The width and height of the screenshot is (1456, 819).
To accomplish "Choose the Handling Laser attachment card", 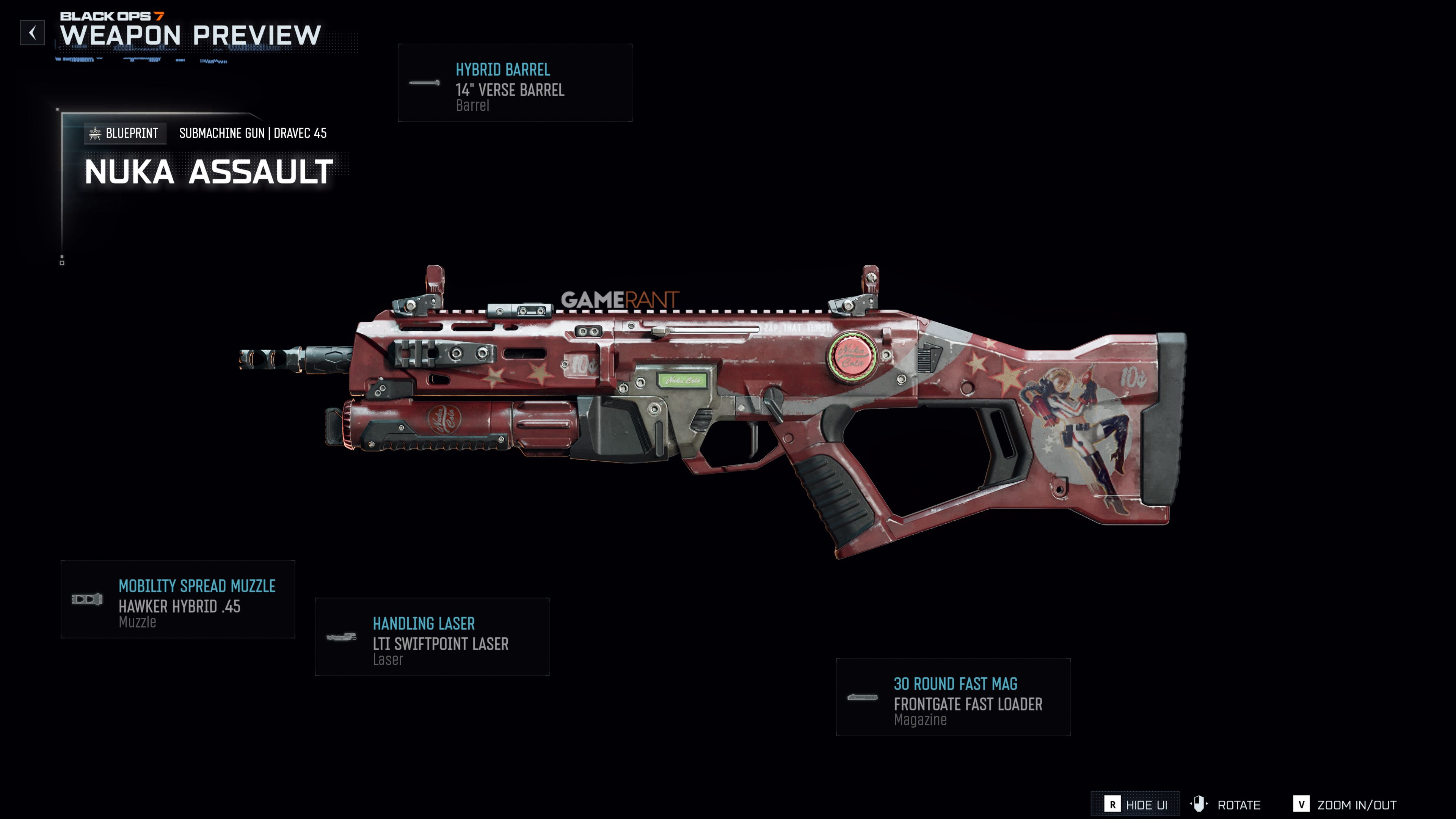I will click(432, 637).
